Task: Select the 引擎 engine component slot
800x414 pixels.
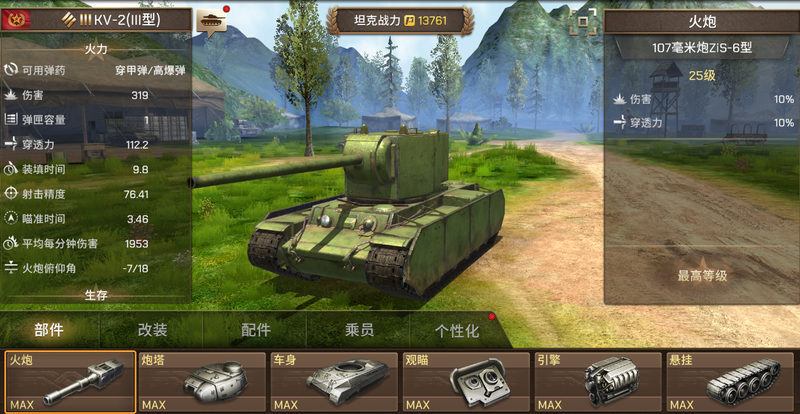Action: pos(597,381)
